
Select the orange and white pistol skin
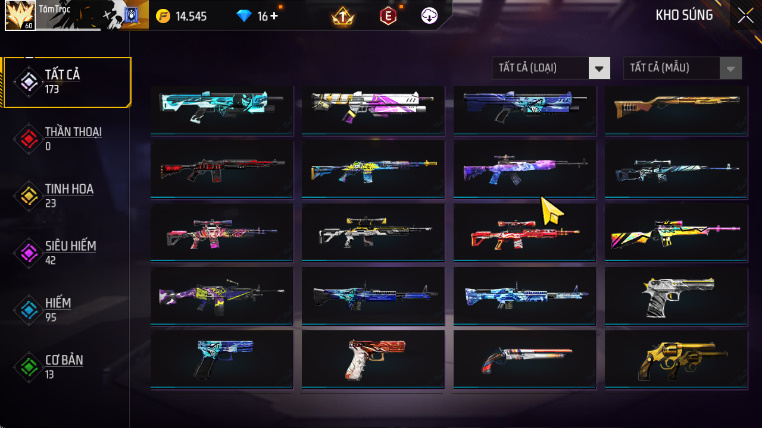373,358
